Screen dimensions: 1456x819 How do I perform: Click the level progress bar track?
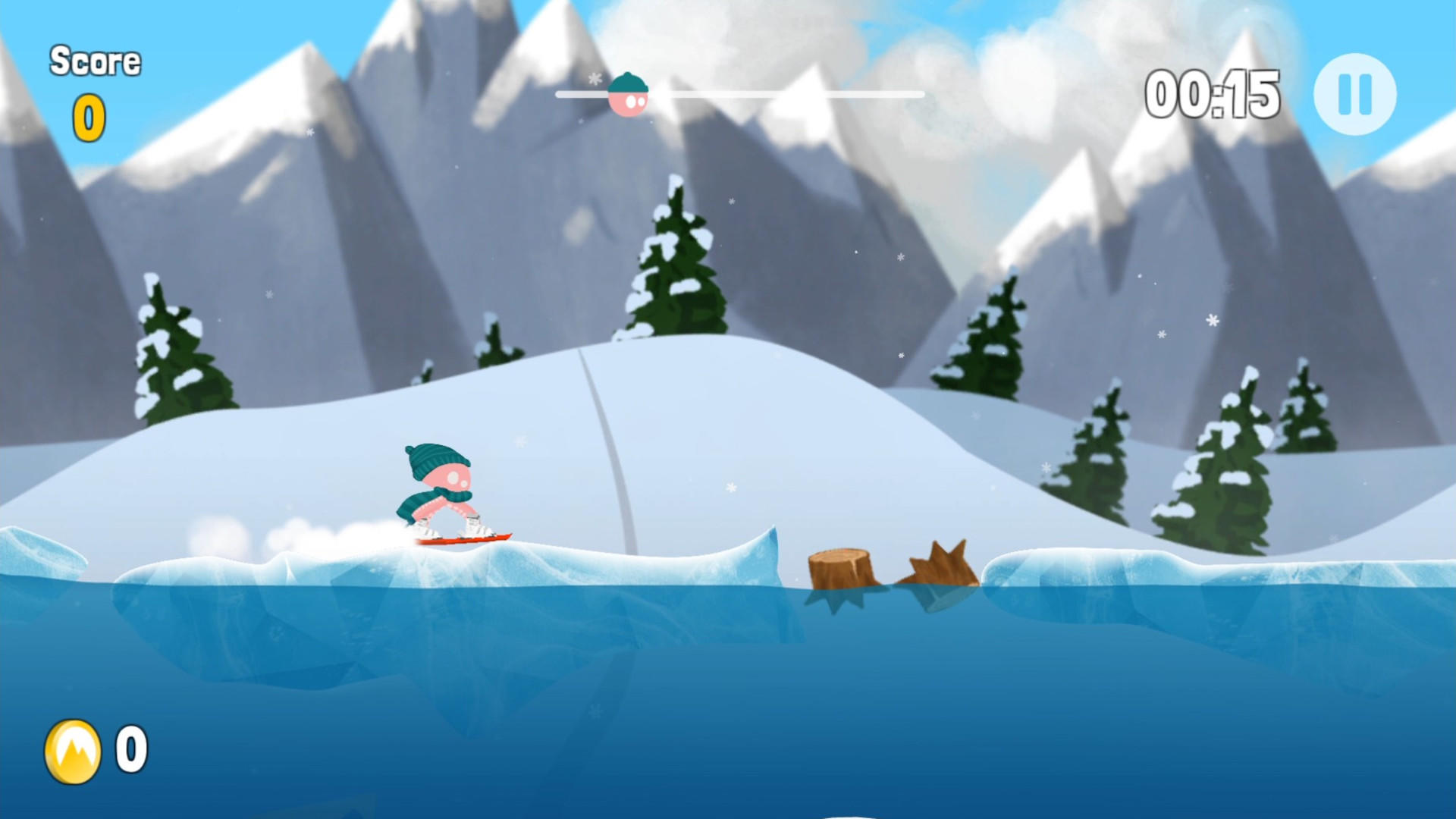pyautogui.click(x=758, y=93)
